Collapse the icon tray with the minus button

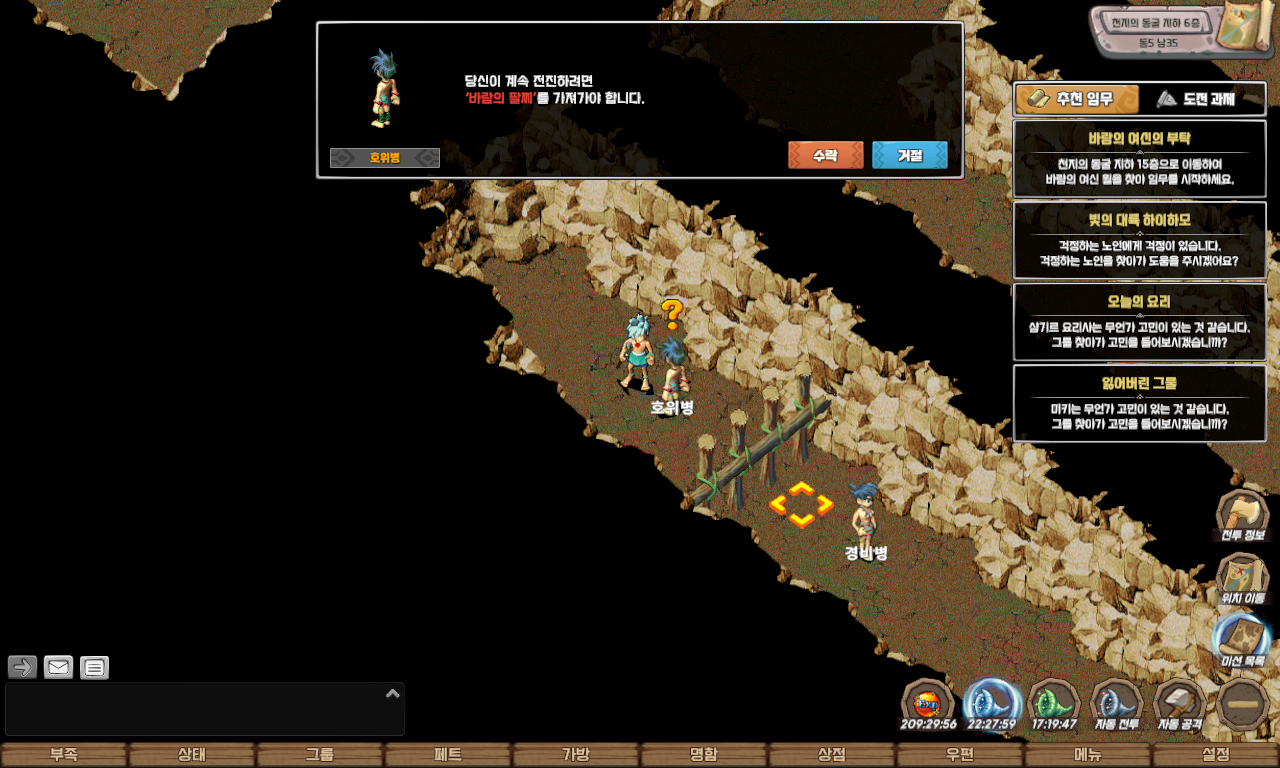(x=1243, y=705)
